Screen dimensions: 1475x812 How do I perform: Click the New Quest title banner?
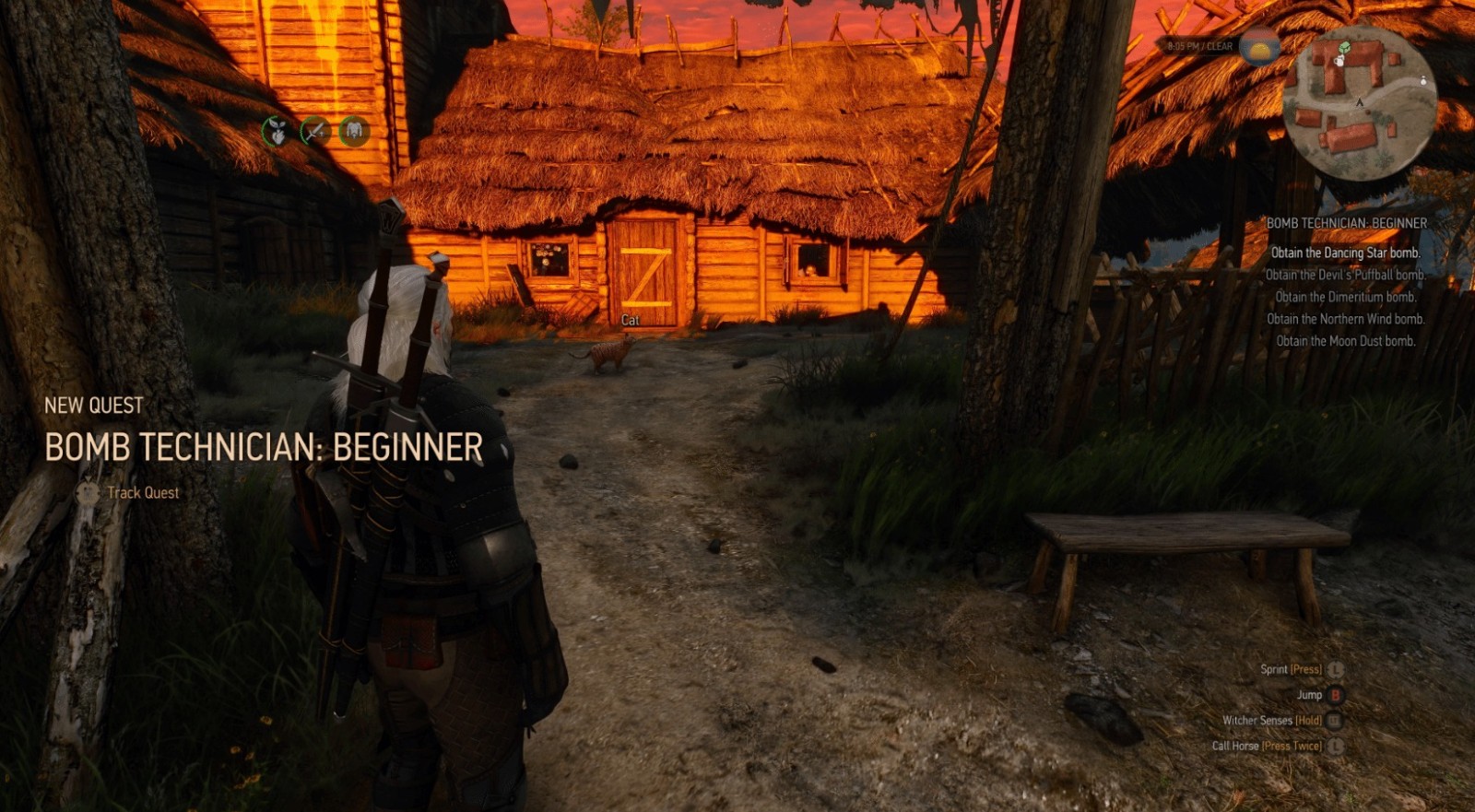263,447
